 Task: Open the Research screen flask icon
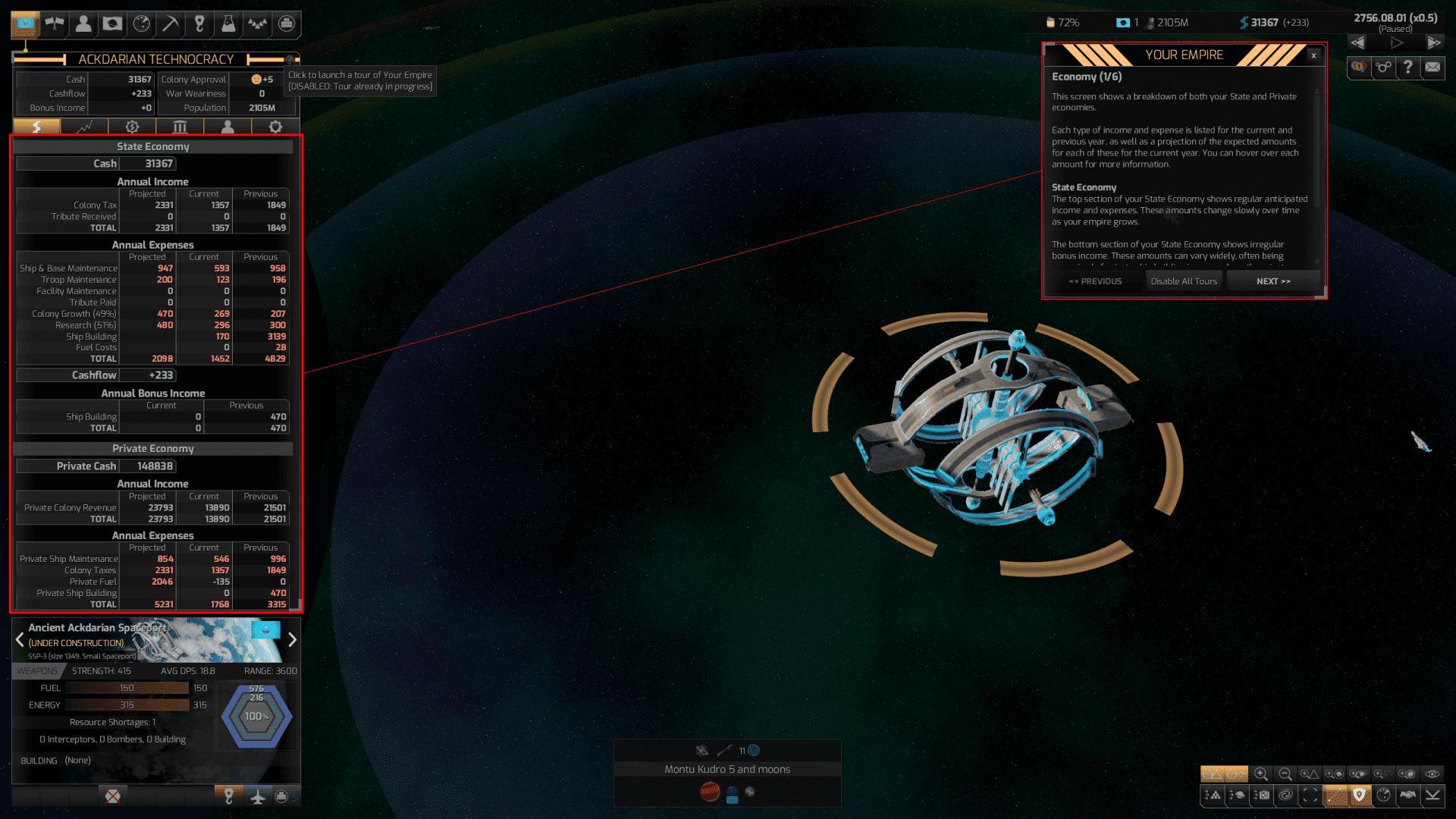[x=229, y=24]
